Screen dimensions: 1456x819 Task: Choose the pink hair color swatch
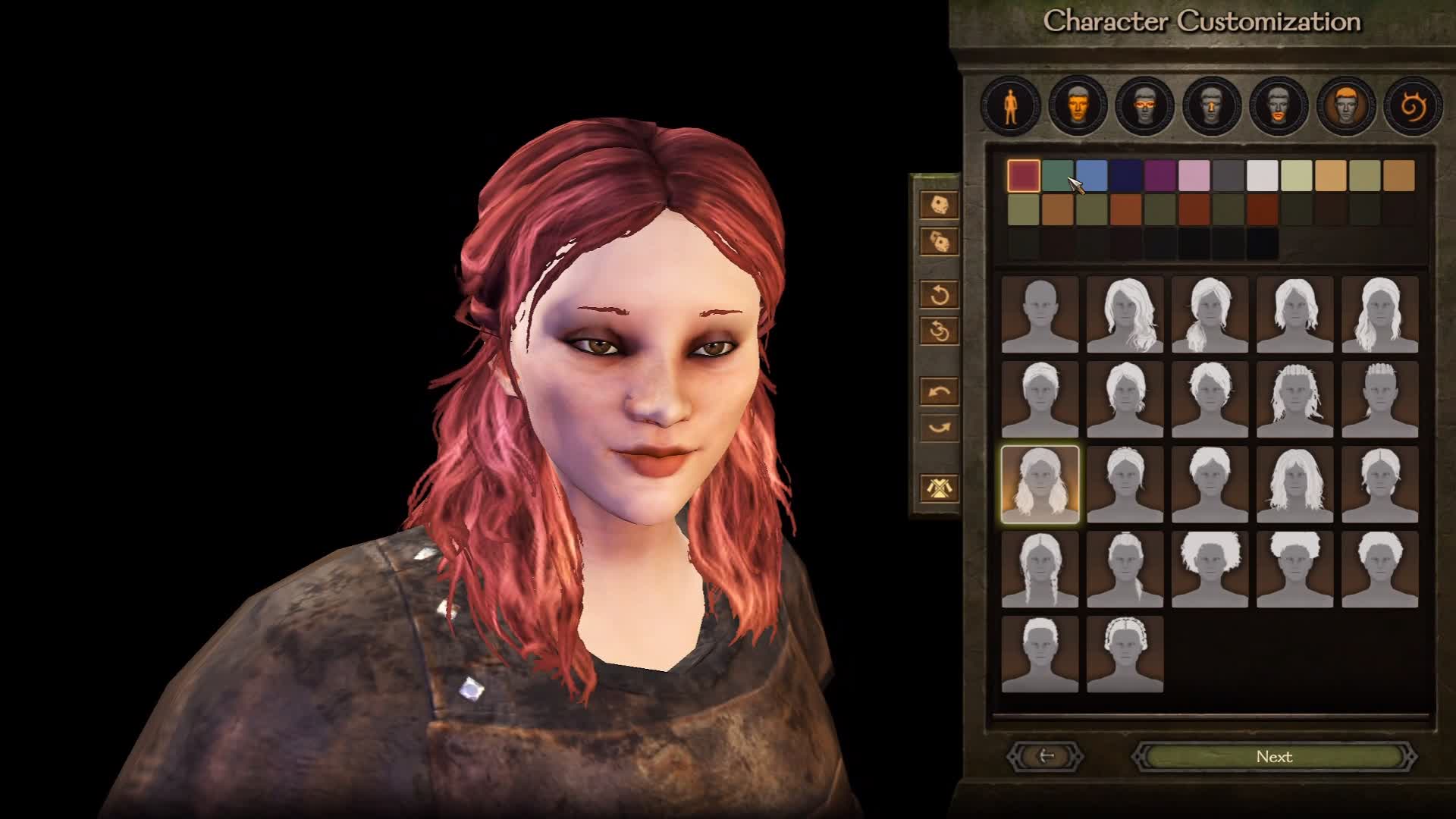pyautogui.click(x=1194, y=176)
